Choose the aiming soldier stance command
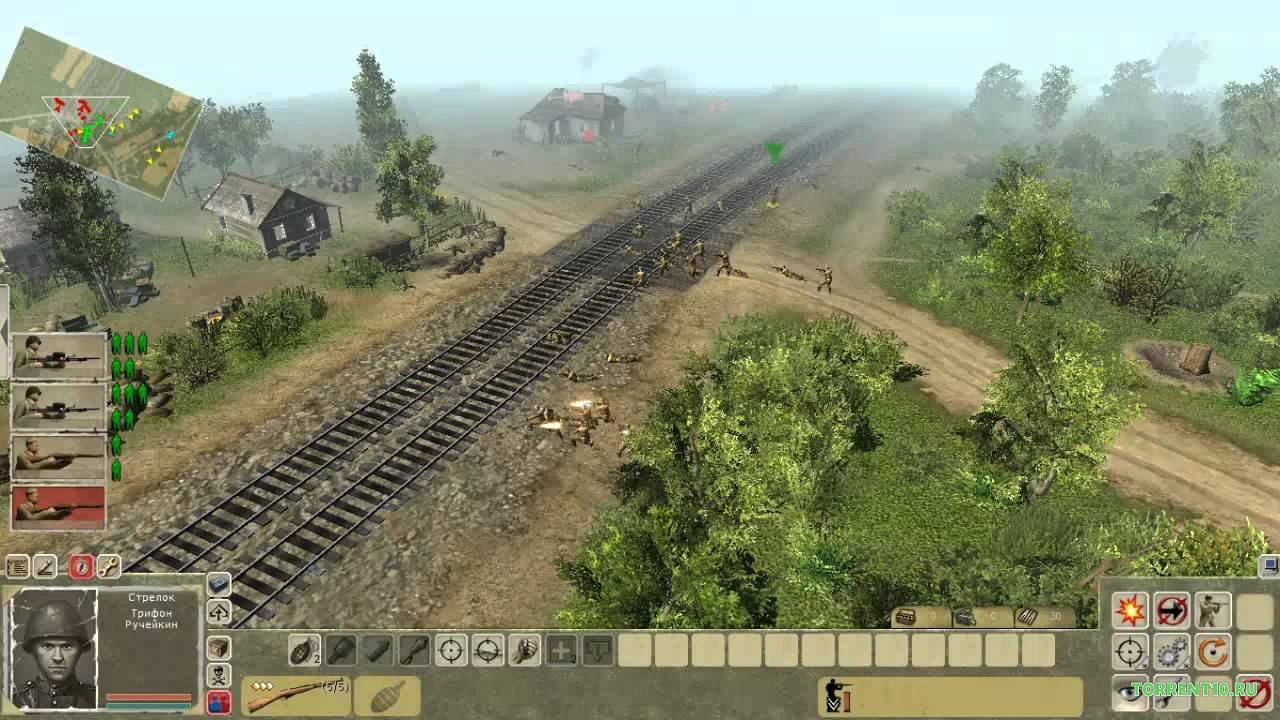This screenshot has height=720, width=1280. (1213, 610)
